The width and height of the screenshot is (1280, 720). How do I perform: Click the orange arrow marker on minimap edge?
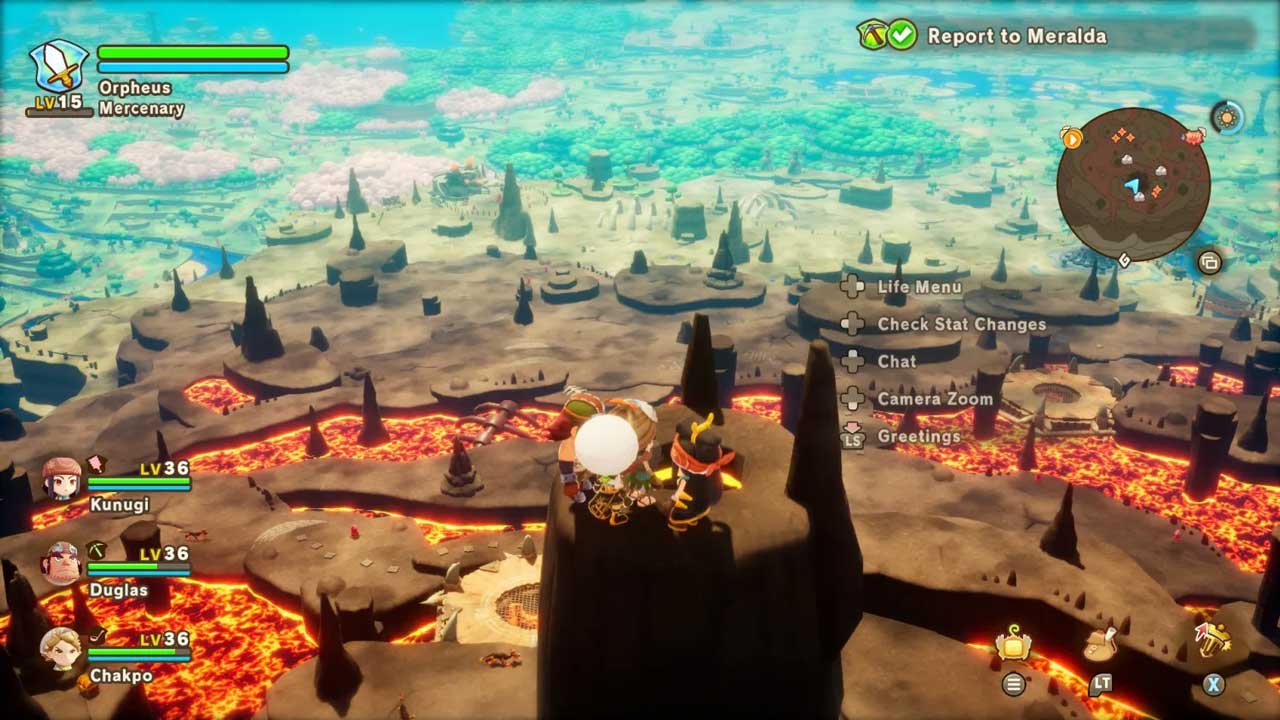pos(1072,138)
